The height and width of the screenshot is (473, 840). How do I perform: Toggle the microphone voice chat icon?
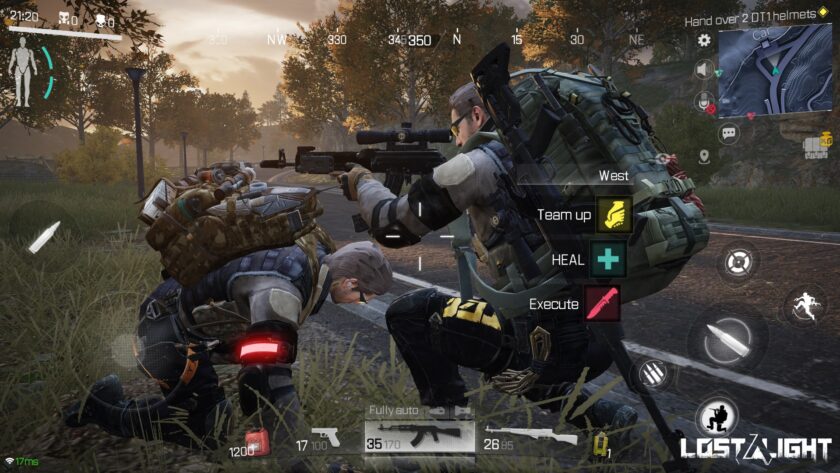click(x=704, y=100)
